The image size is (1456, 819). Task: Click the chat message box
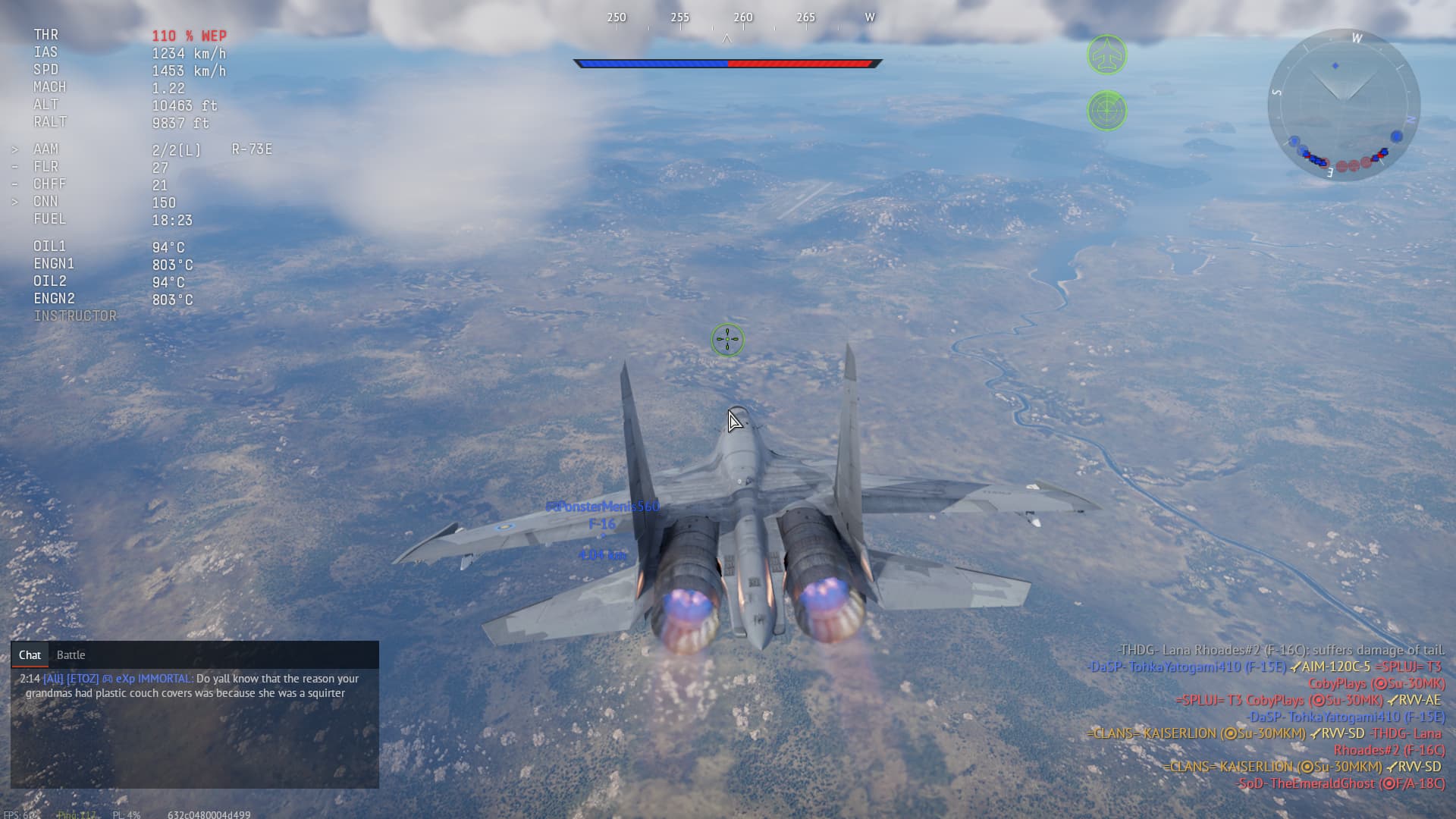coord(194,726)
